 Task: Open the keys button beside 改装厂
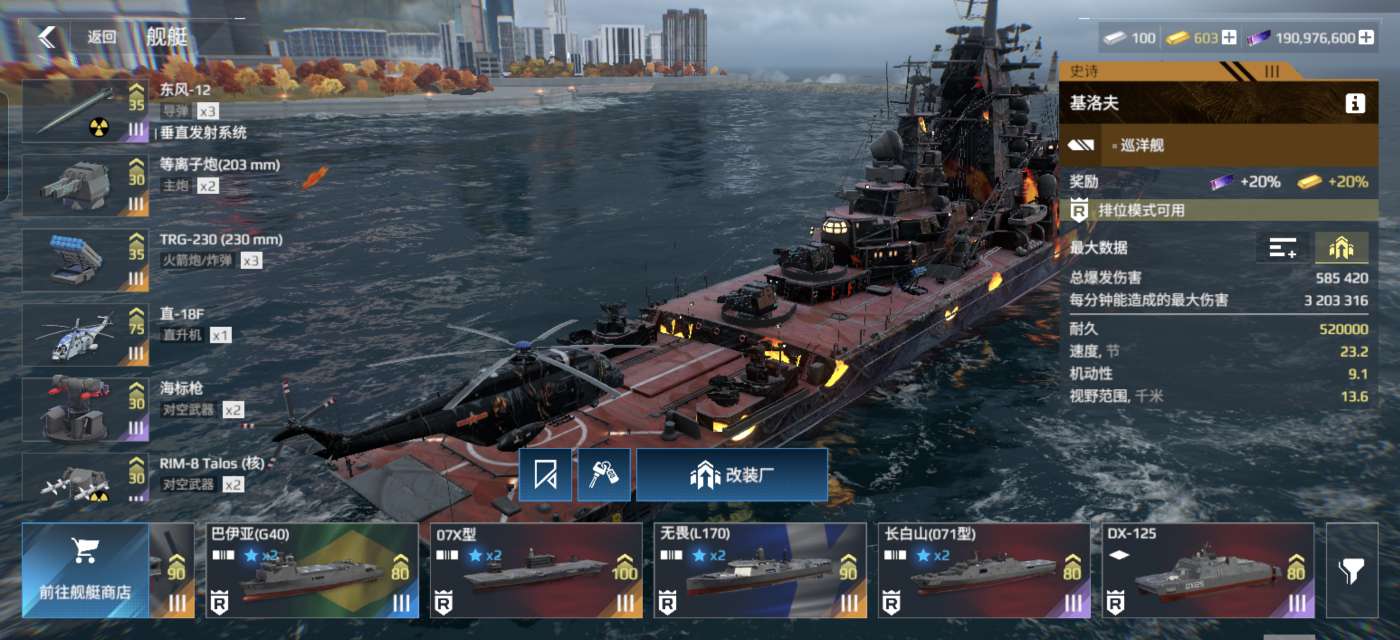coord(604,475)
